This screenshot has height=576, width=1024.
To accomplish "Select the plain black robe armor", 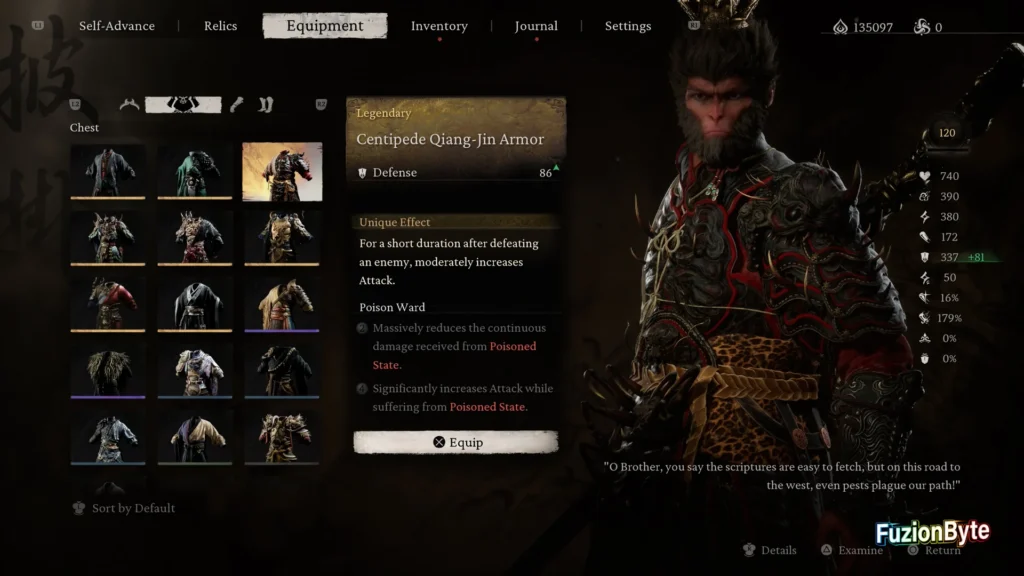I will pos(195,304).
